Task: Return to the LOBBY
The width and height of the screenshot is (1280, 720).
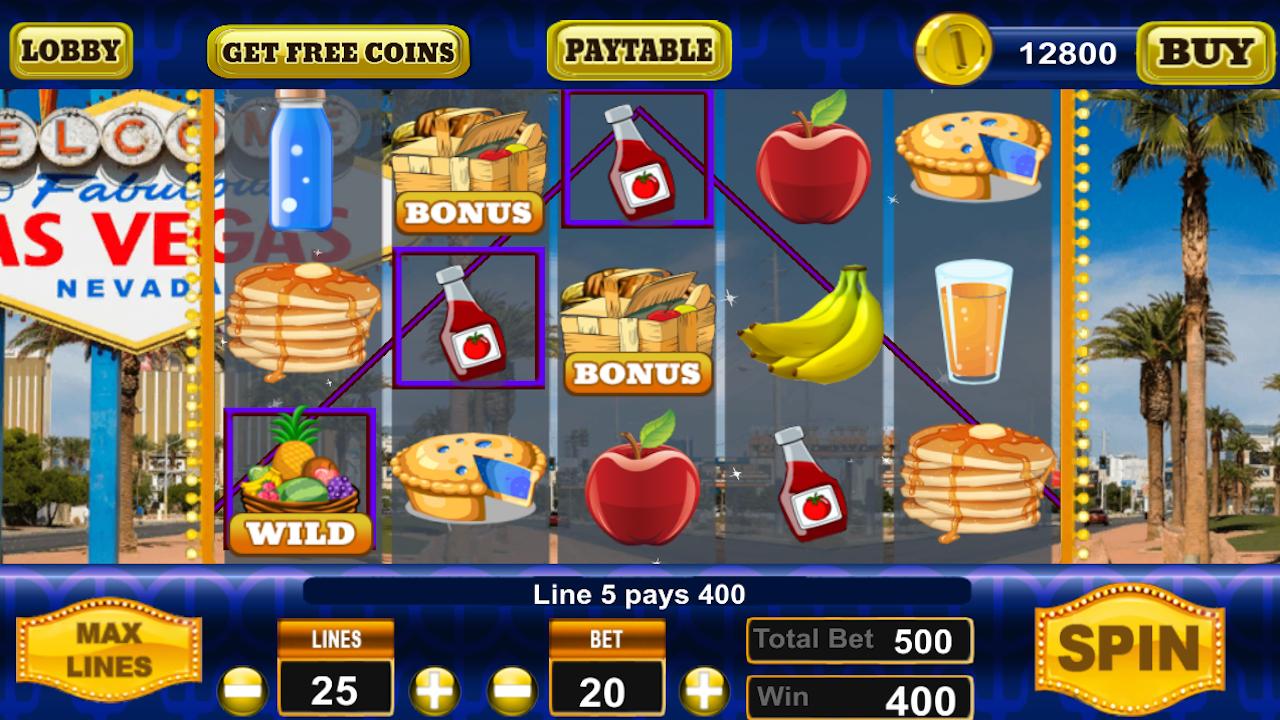Action: (69, 48)
